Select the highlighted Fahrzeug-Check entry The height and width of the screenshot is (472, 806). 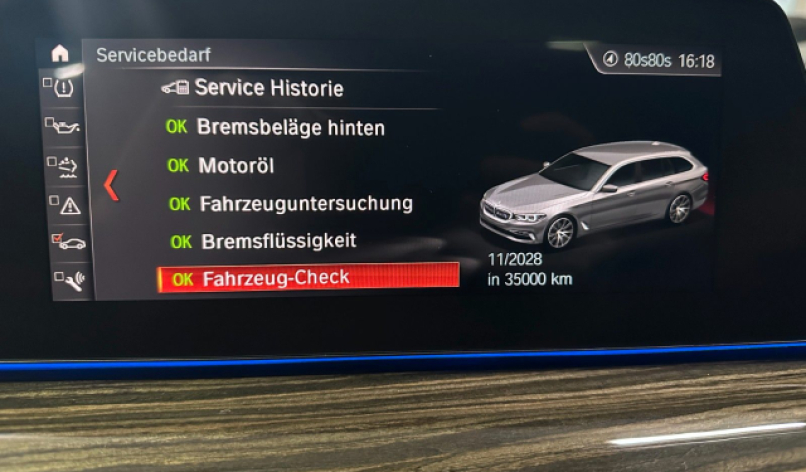[x=308, y=279]
